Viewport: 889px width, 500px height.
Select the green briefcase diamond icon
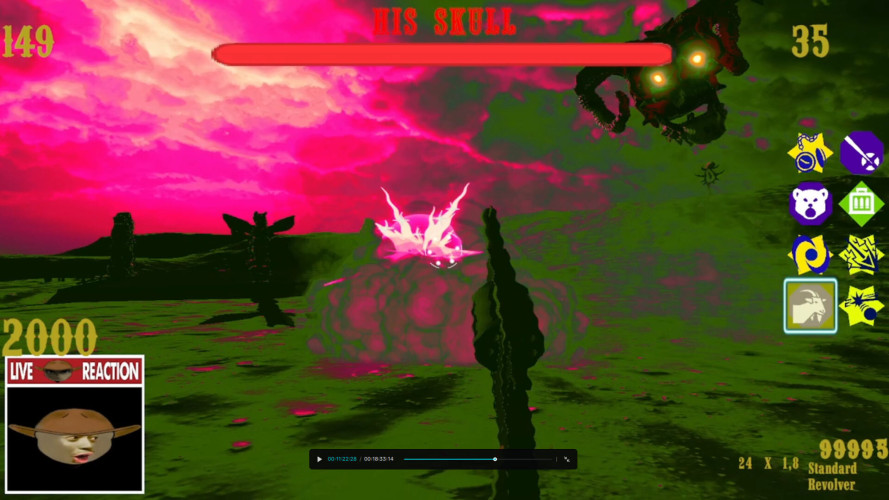tap(862, 205)
